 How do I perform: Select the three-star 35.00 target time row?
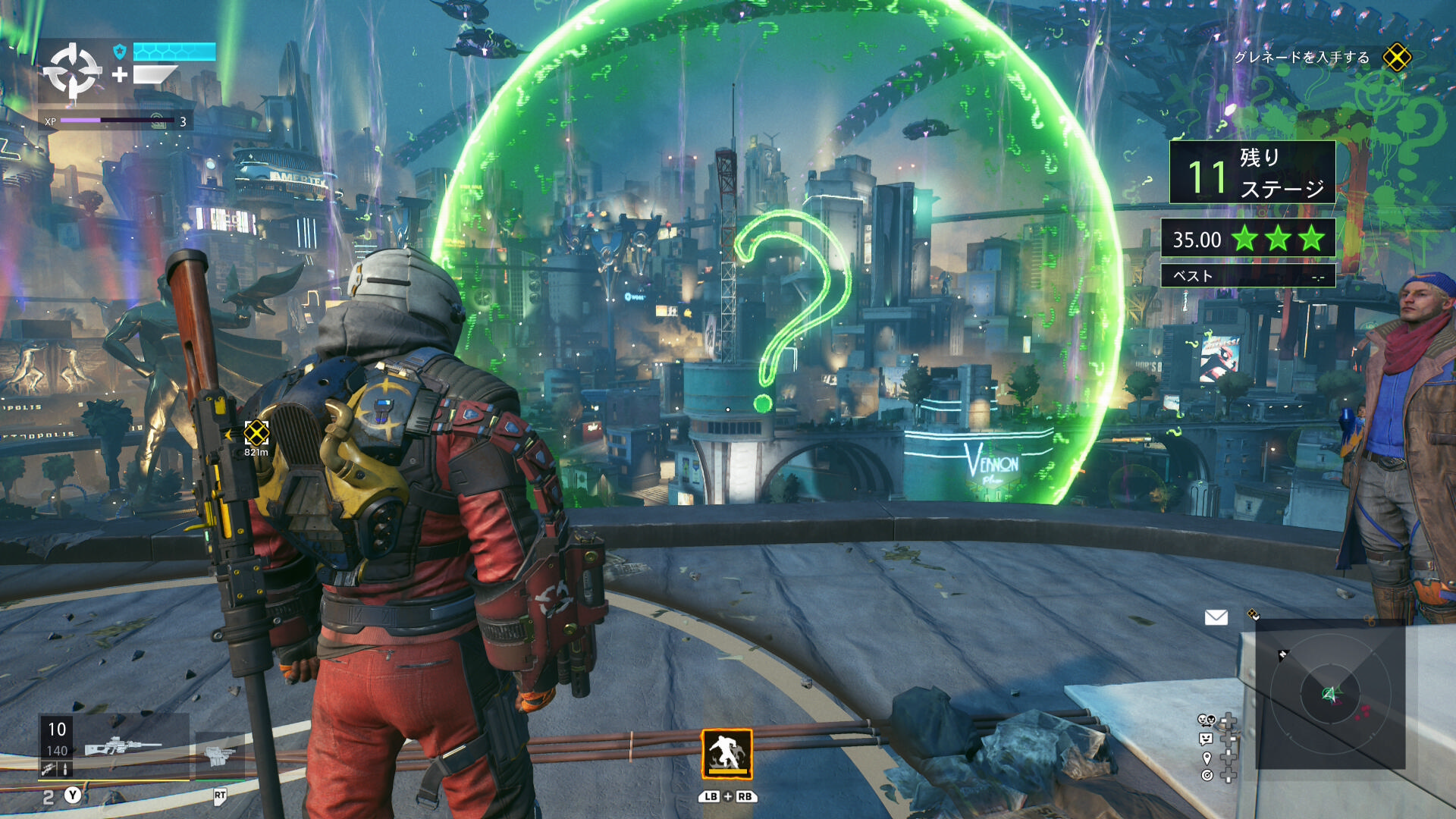(x=1248, y=239)
